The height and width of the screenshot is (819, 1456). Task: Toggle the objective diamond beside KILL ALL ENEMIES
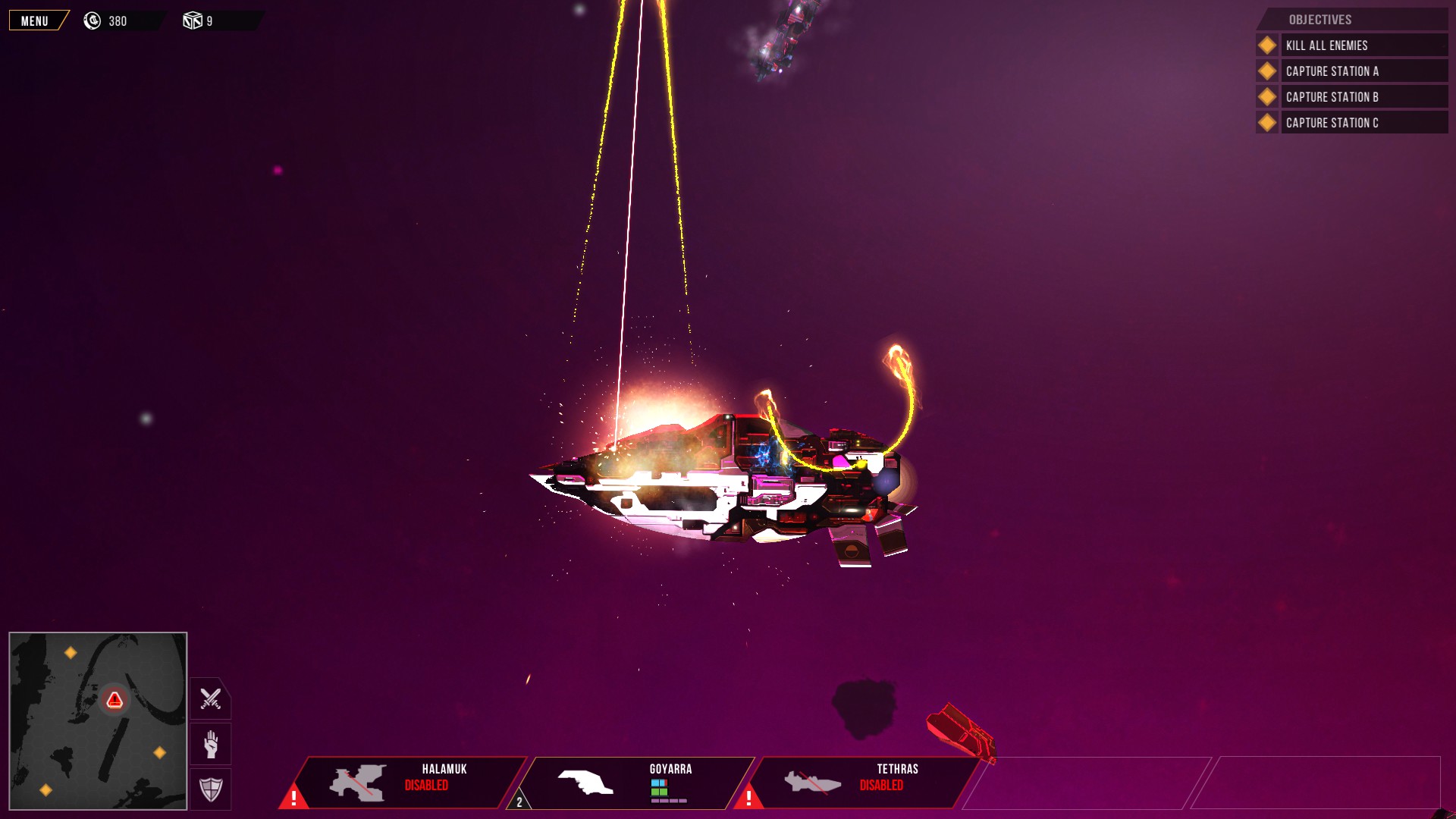click(x=1266, y=45)
